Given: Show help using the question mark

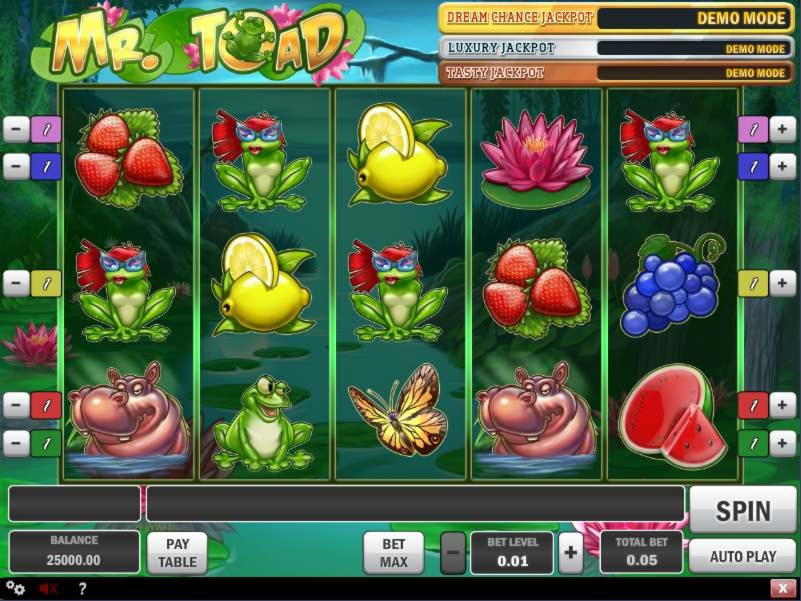Looking at the screenshot, I should click(x=82, y=588).
